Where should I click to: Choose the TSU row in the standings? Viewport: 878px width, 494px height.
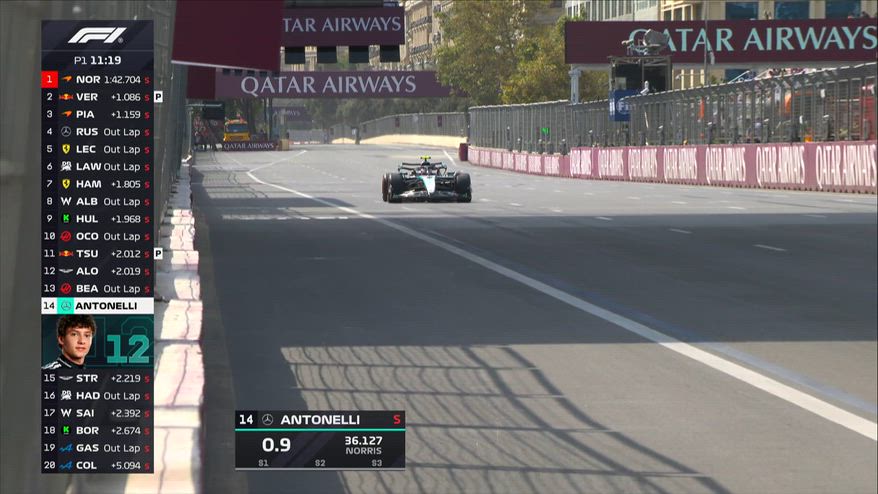[x=97, y=254]
